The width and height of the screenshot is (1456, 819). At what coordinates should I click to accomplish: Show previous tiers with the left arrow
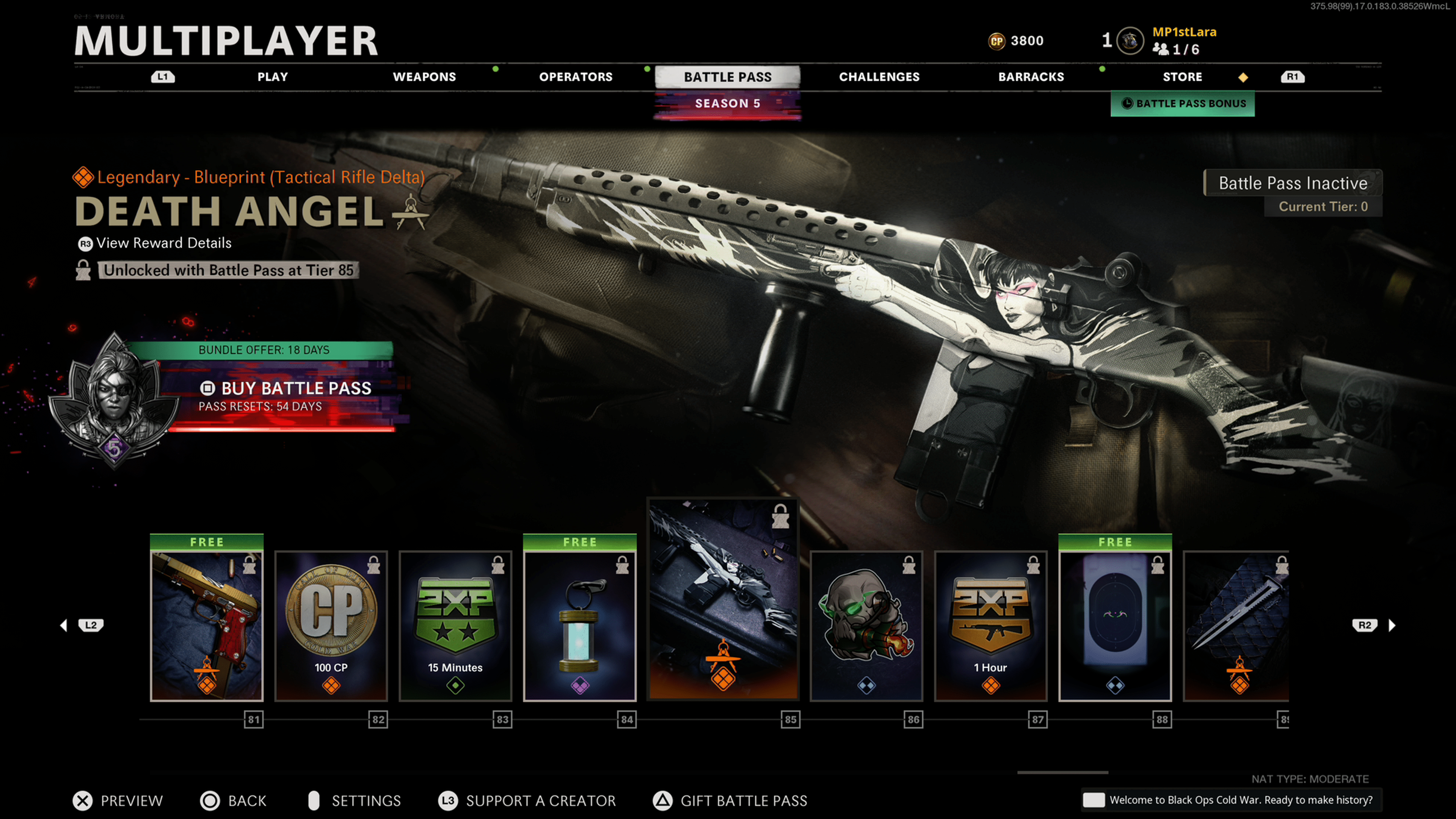tap(64, 625)
